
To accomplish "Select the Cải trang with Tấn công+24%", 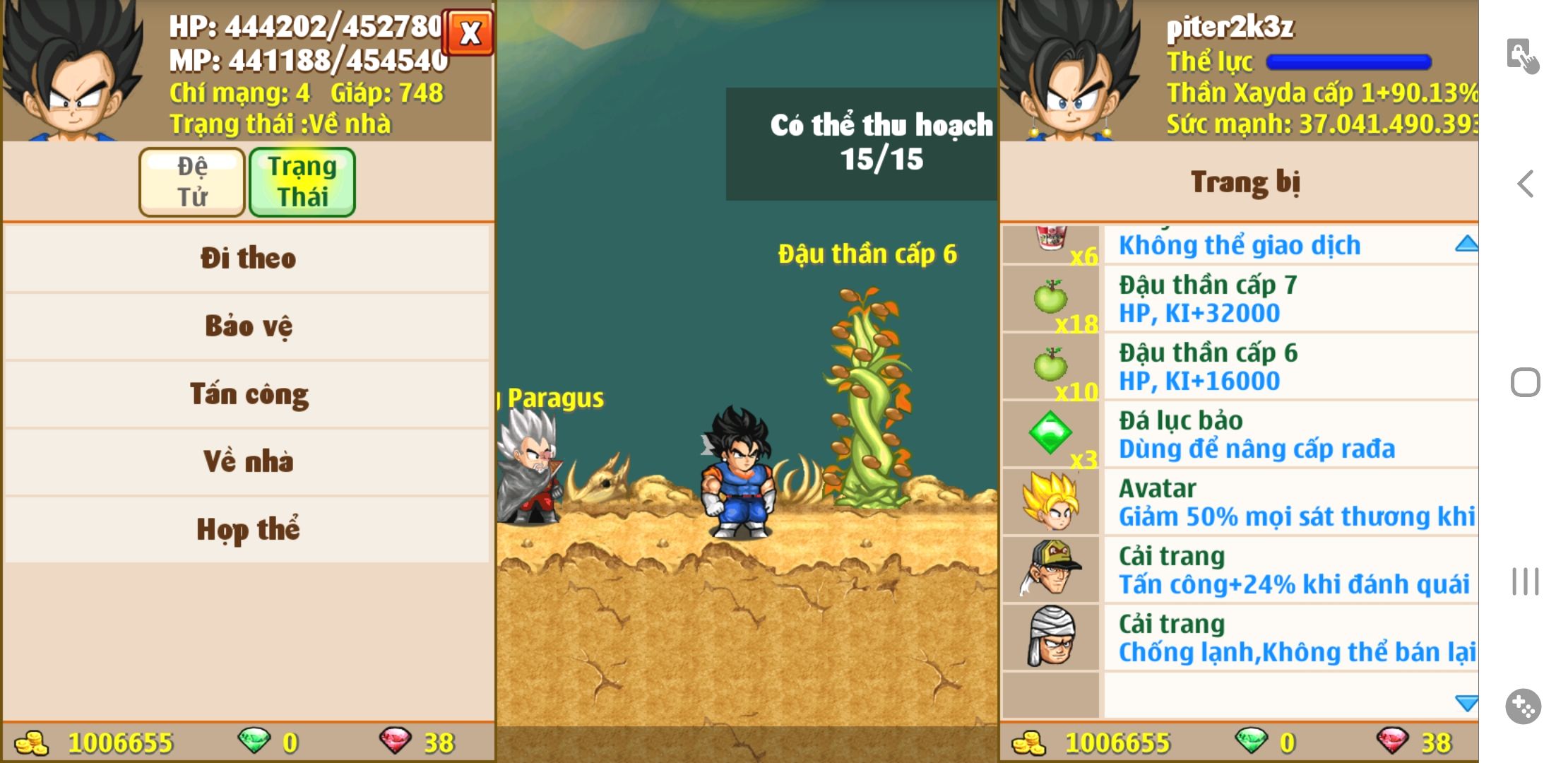I will point(1240,569).
